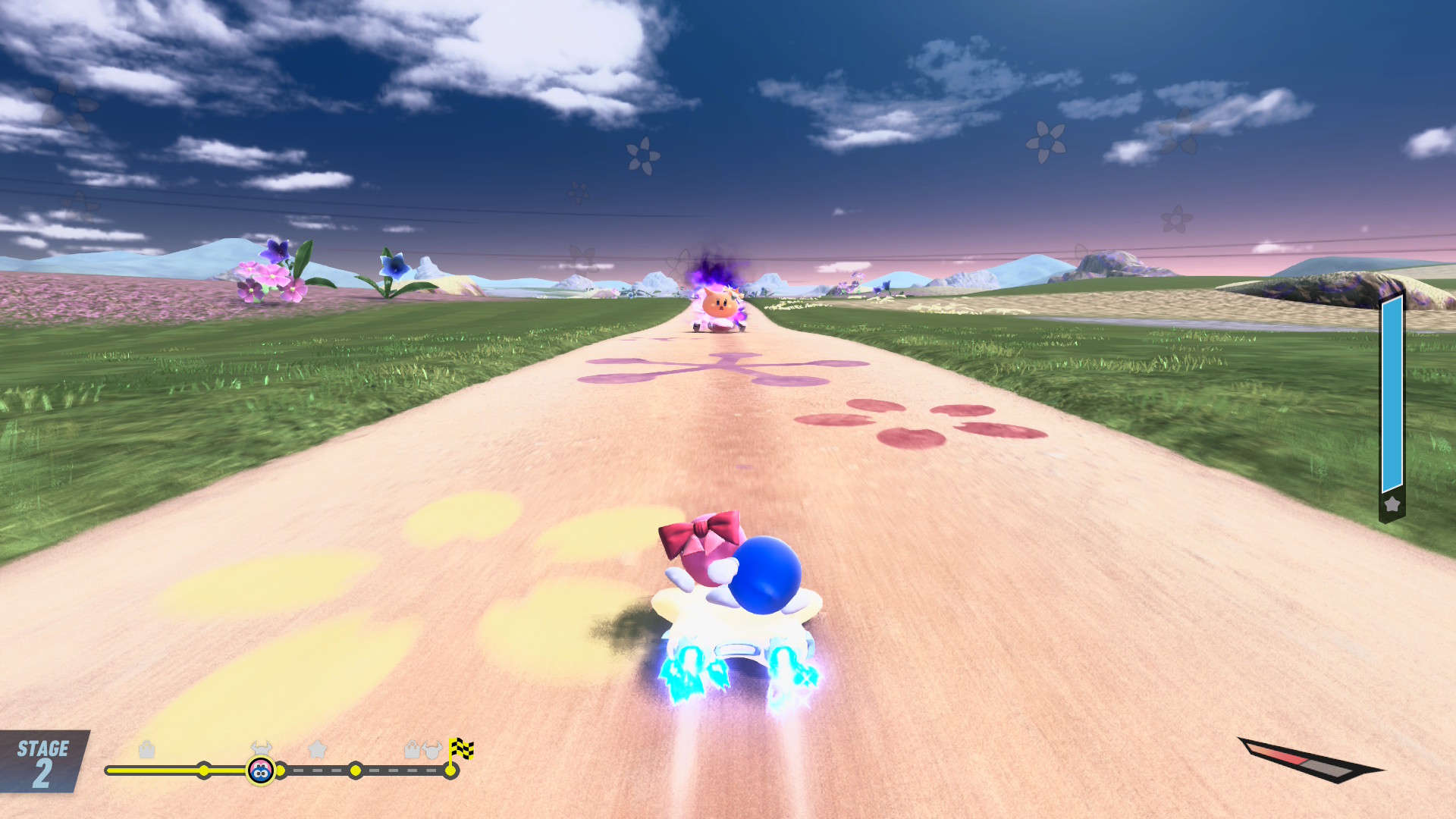Select the checkered finish flag icon
Viewport: 1456px width, 819px height.
pyautogui.click(x=460, y=749)
